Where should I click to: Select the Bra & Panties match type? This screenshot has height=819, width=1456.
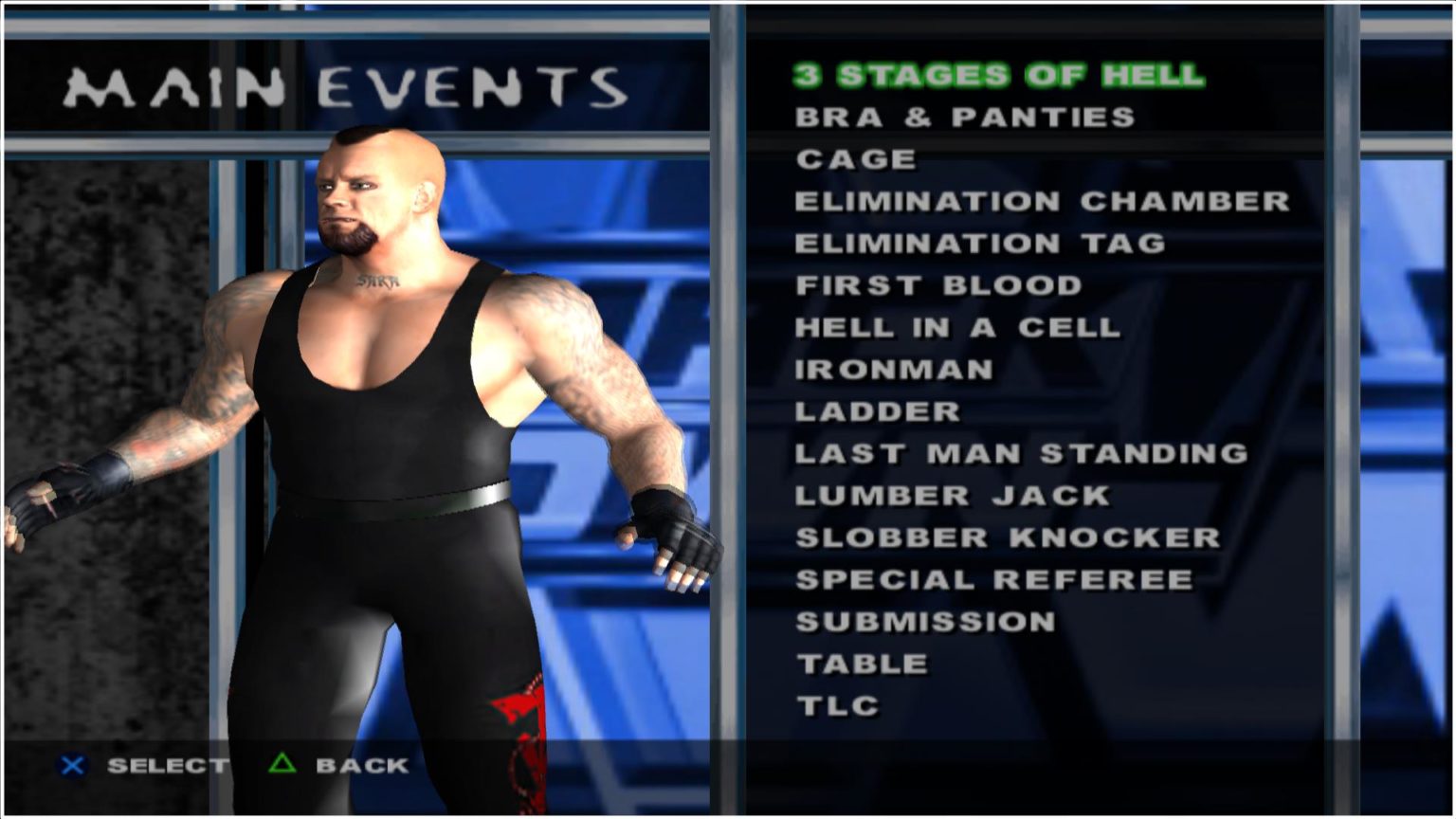[965, 118]
